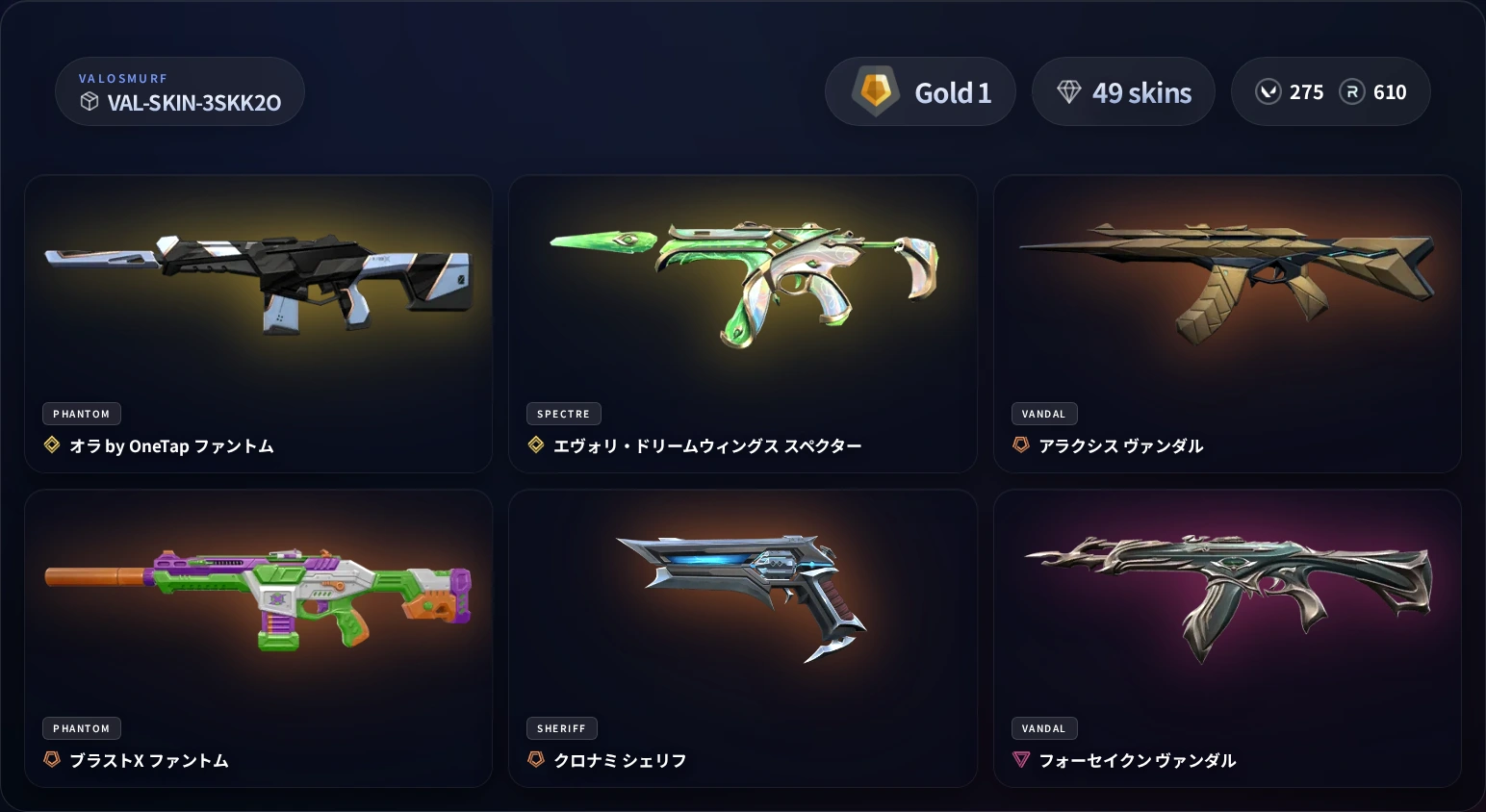Select the SPECTRE tag on the Evori card

tap(564, 414)
